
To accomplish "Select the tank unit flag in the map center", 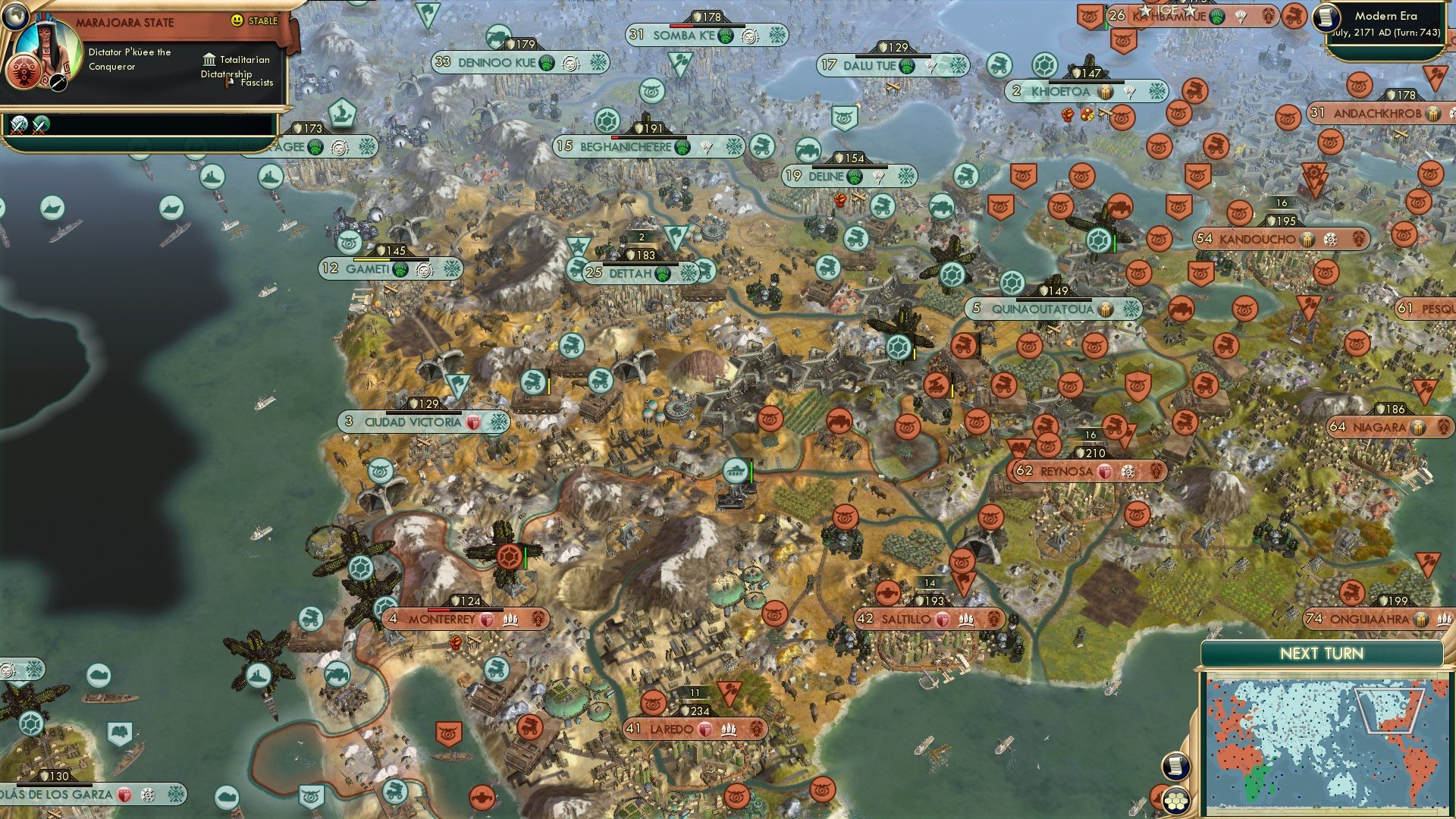I will click(734, 470).
